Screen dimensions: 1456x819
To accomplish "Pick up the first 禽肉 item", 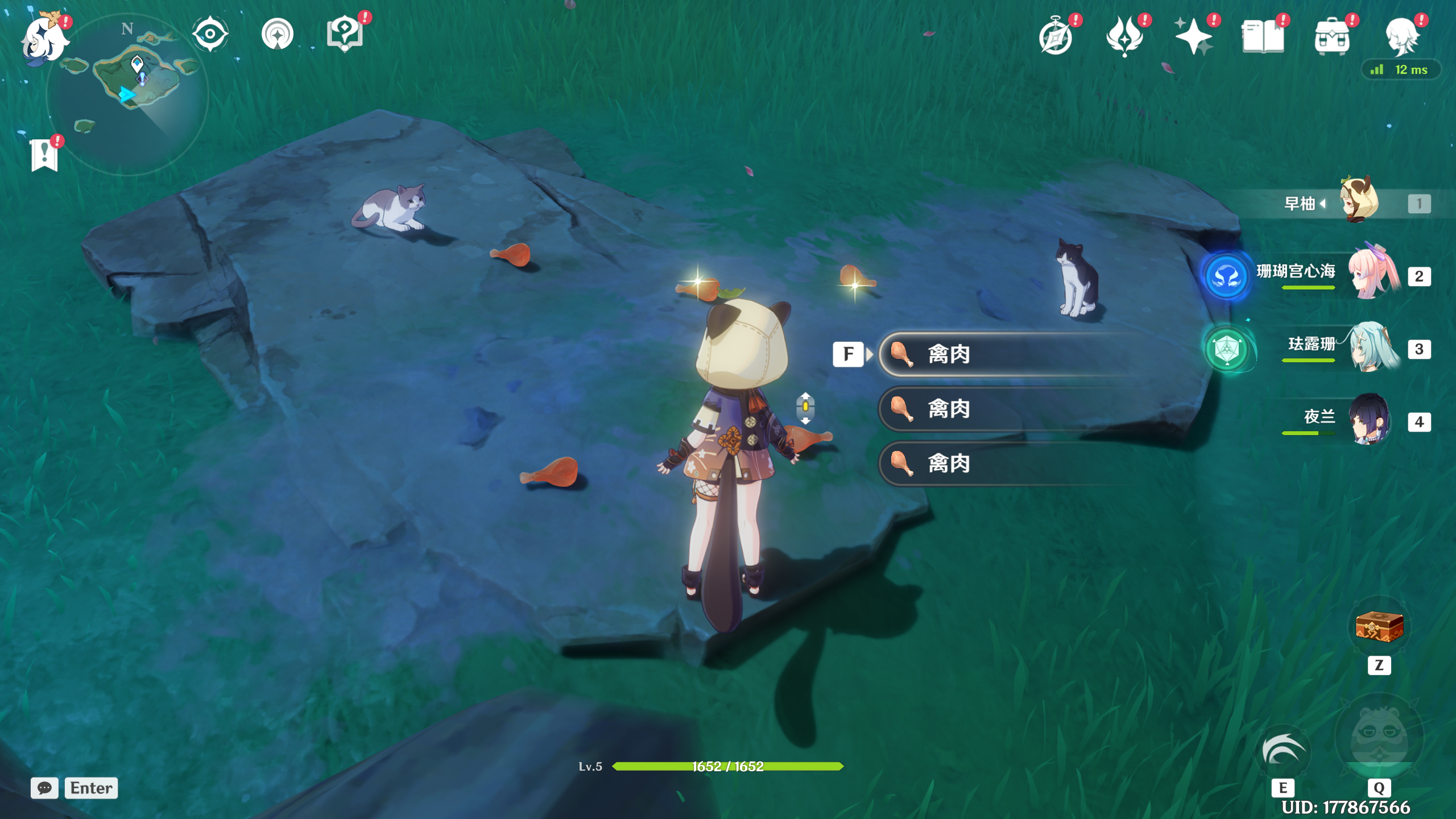I will tap(1001, 354).
